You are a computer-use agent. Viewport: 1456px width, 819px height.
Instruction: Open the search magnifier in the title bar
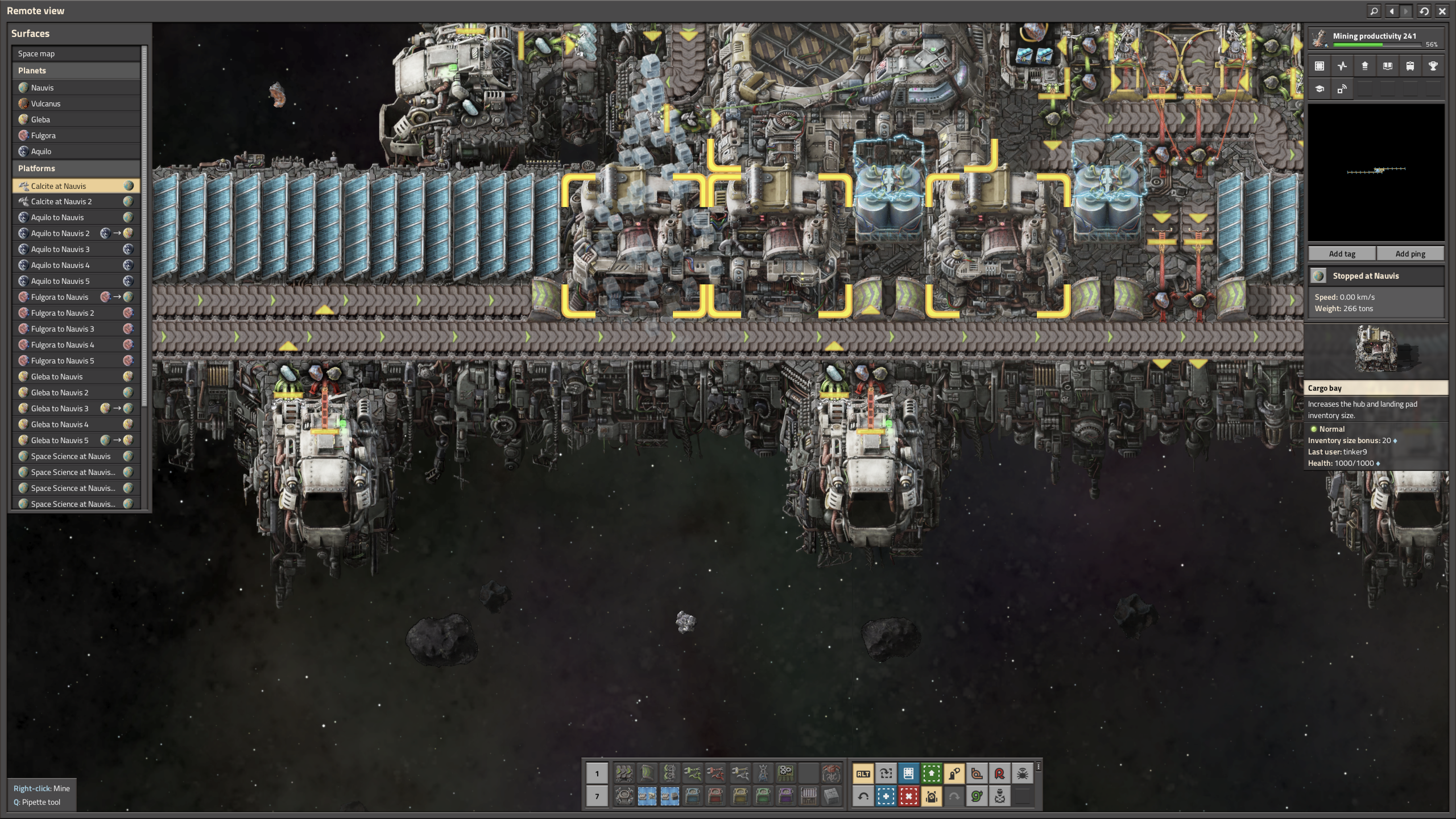pos(1374,11)
